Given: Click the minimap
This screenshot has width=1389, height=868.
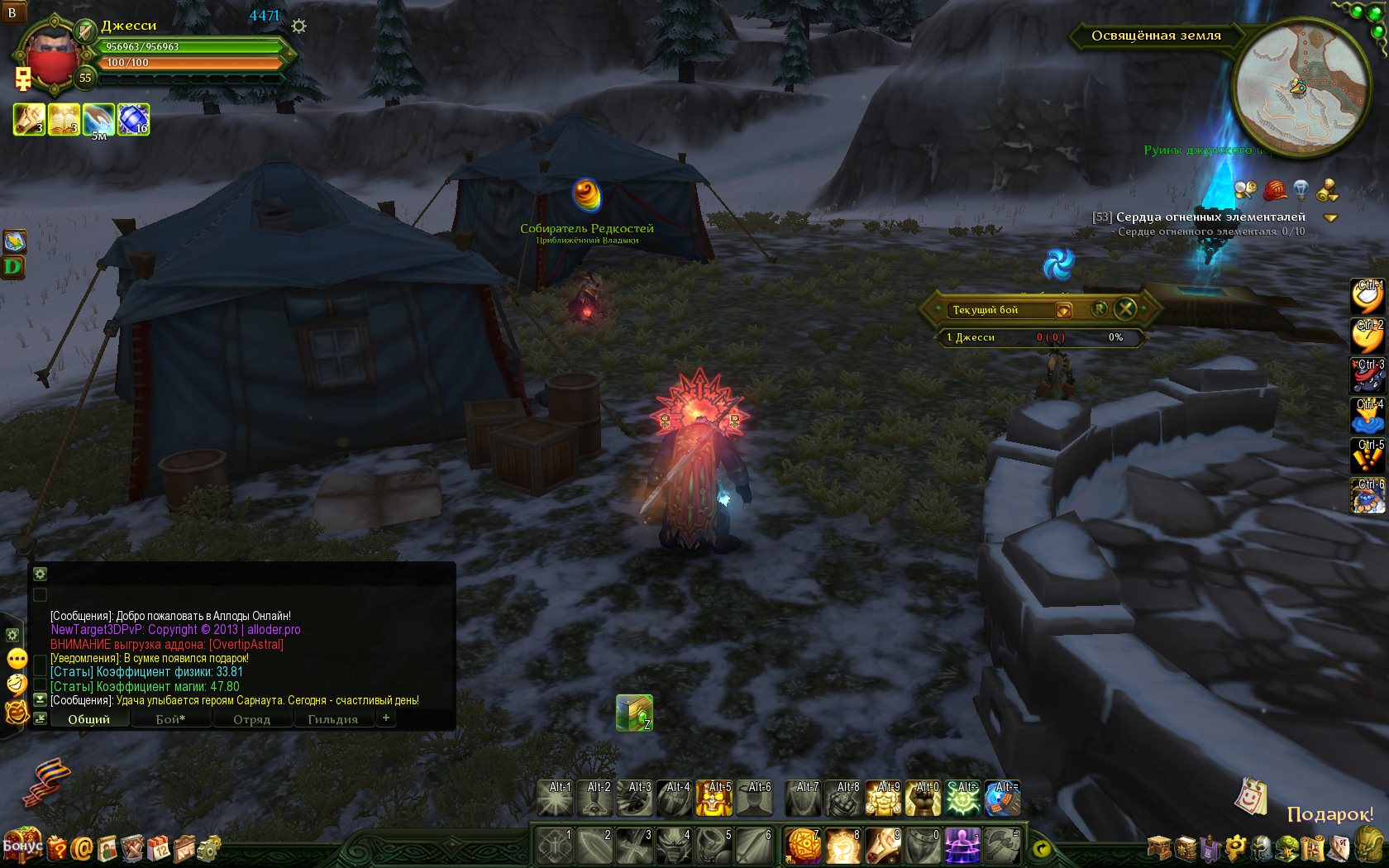Looking at the screenshot, I should pos(1300,88).
